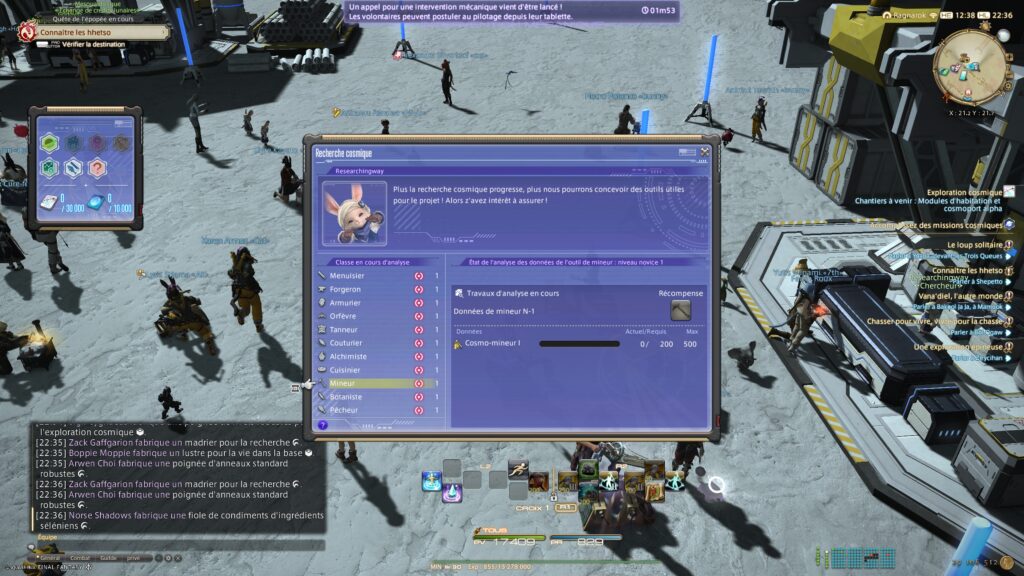Click the pickaxe reward icon
Viewport: 1024px width, 576px height.
680,311
